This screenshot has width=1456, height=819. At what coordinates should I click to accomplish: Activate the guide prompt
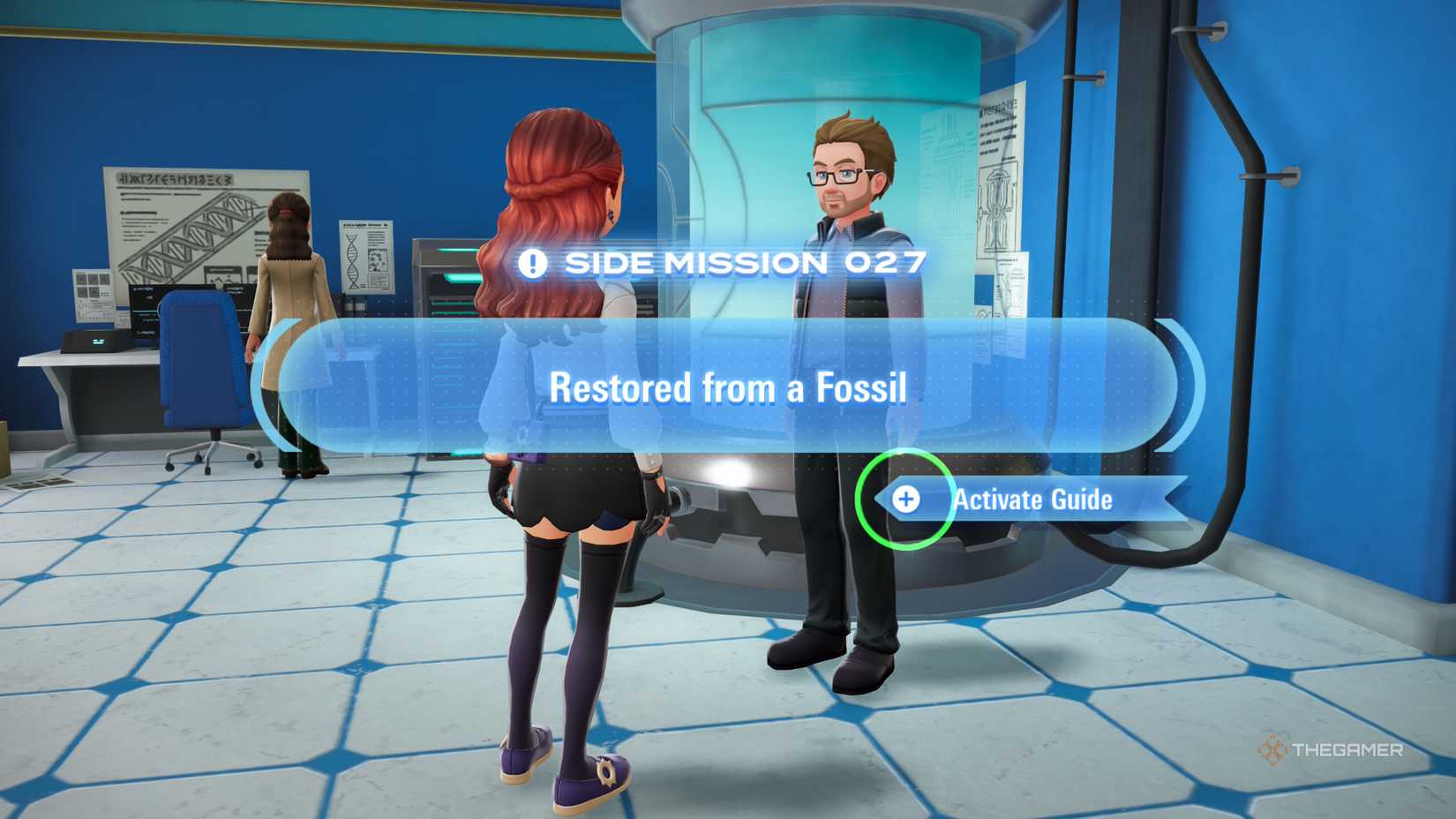coord(1032,500)
